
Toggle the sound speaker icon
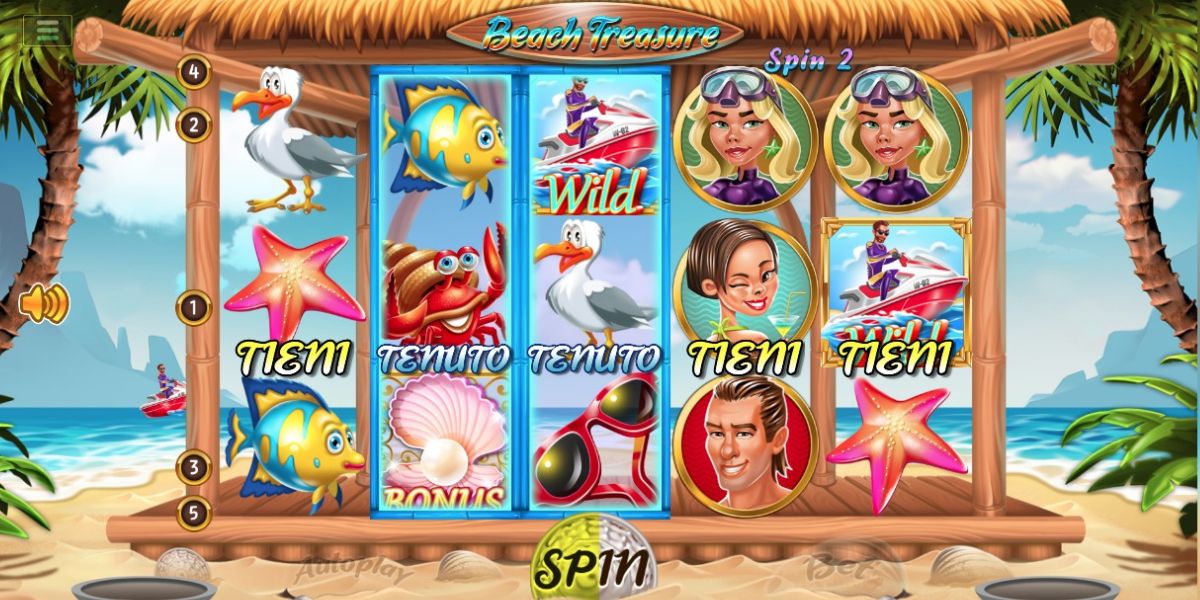tap(45, 304)
